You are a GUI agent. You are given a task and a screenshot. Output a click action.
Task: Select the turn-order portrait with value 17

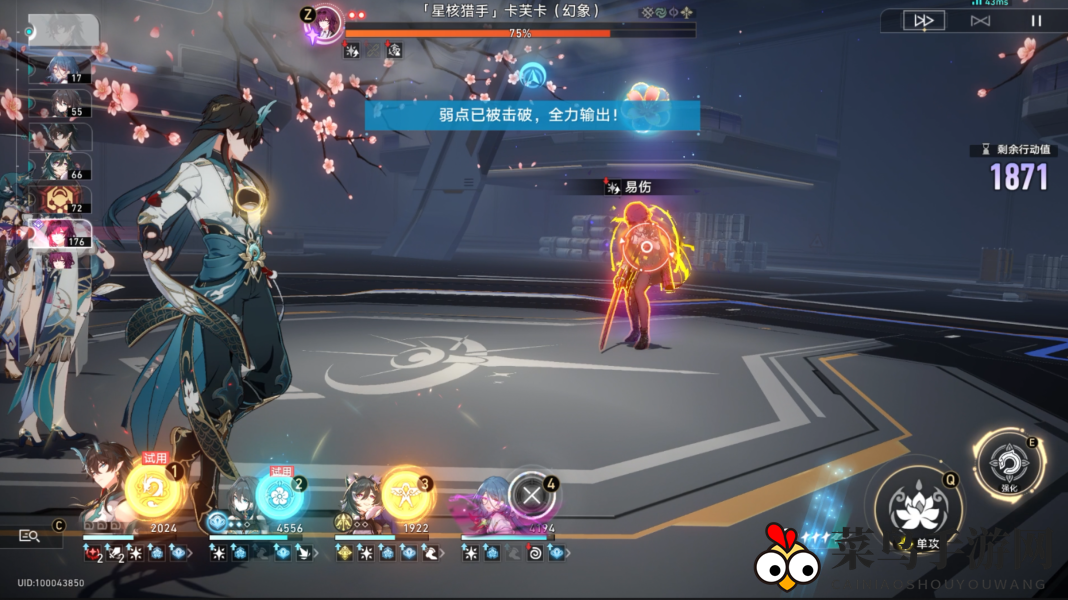click(60, 70)
